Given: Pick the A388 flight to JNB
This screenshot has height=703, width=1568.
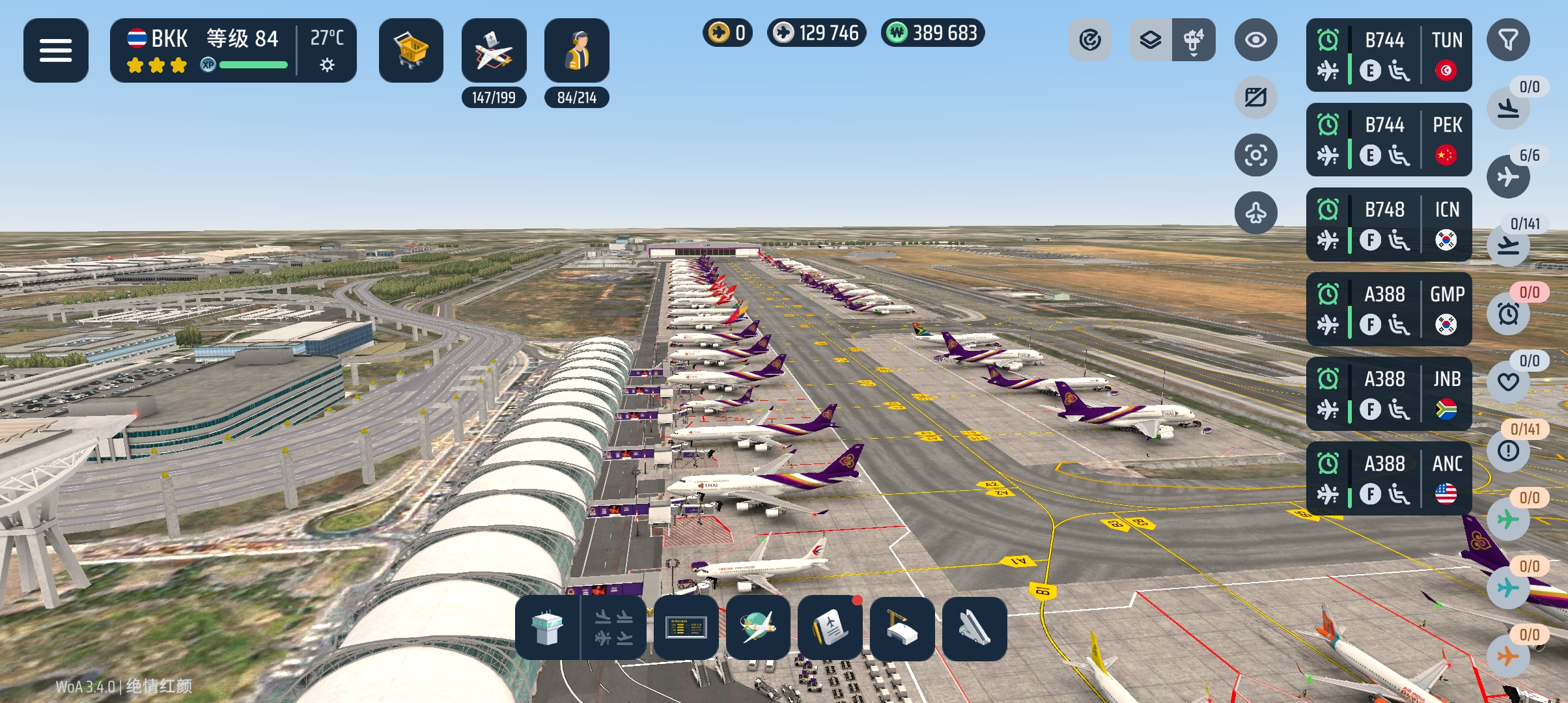Looking at the screenshot, I should coord(1388,393).
